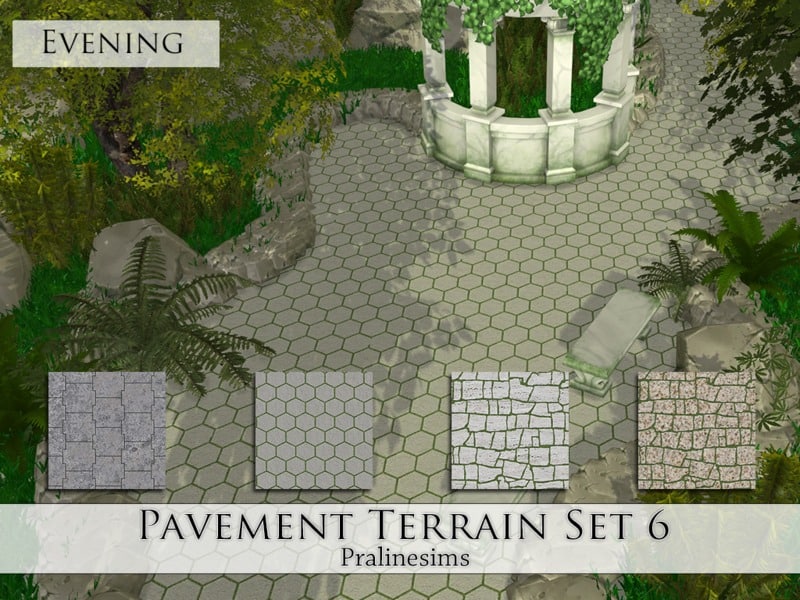Pick the white cracked stone pavement swatch
The image size is (800, 600).
[509, 430]
